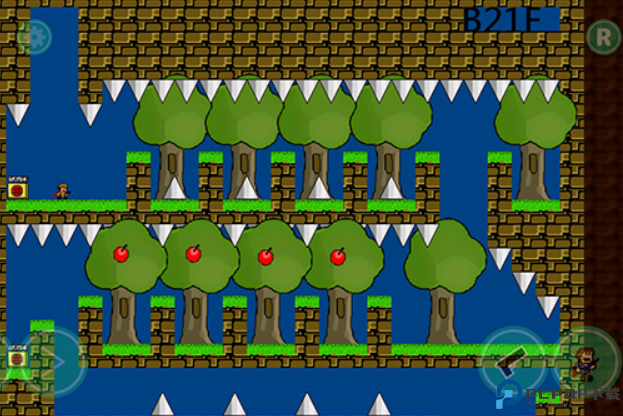Fire using the pistol button
The height and width of the screenshot is (416, 623).
[x=514, y=361]
